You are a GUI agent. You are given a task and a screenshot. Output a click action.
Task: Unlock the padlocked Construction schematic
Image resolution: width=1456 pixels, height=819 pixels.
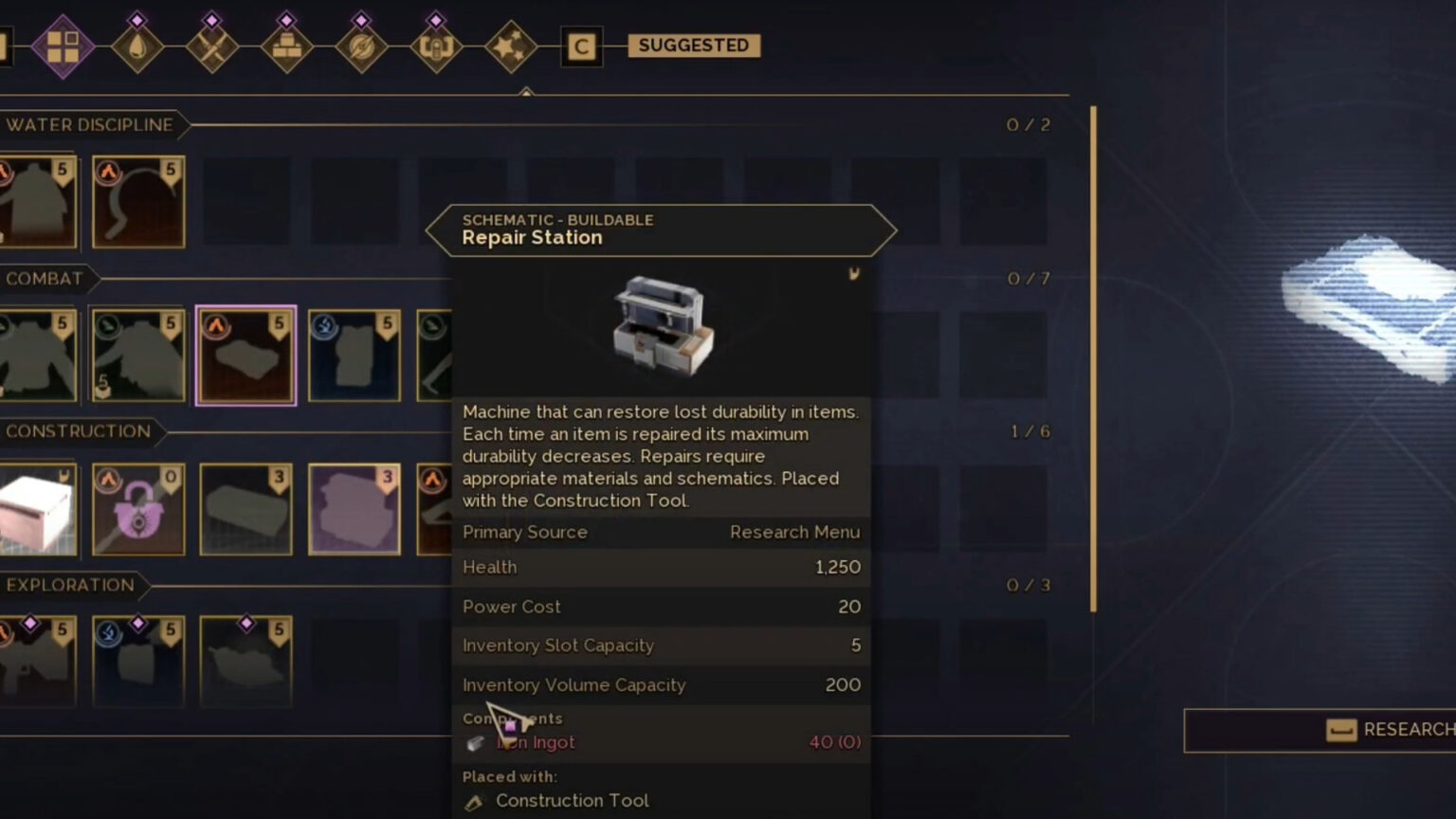pos(138,510)
